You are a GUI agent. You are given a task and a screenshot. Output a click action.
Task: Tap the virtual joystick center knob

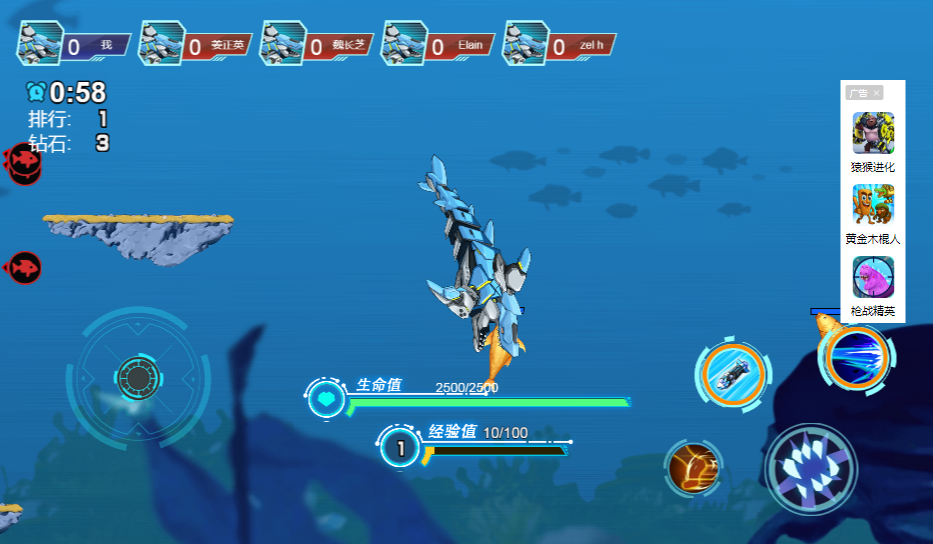point(138,377)
